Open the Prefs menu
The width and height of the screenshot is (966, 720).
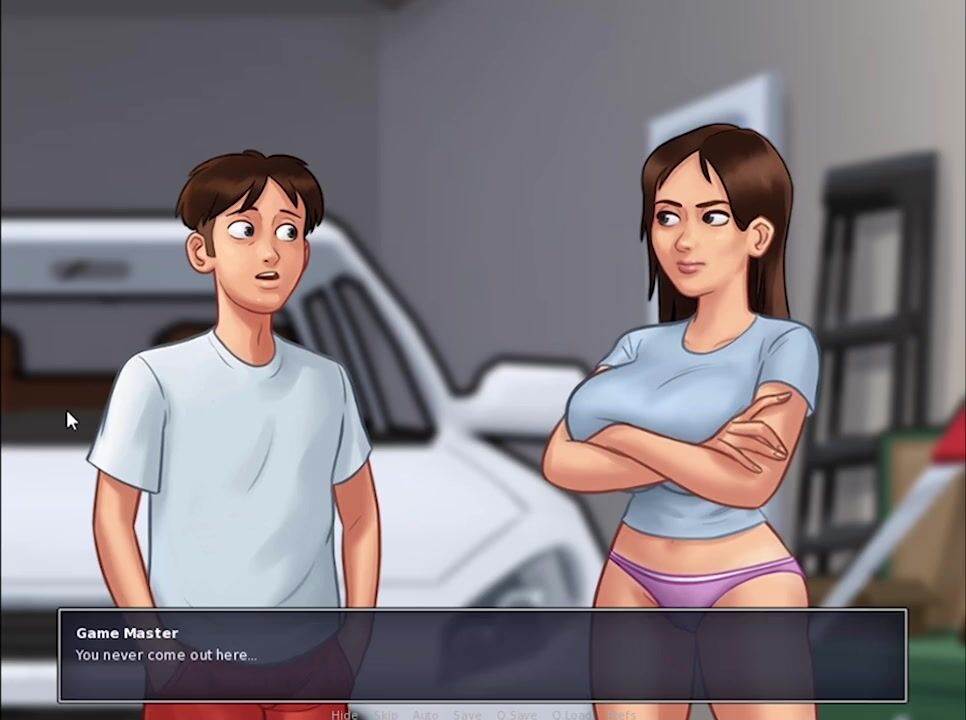(x=622, y=714)
